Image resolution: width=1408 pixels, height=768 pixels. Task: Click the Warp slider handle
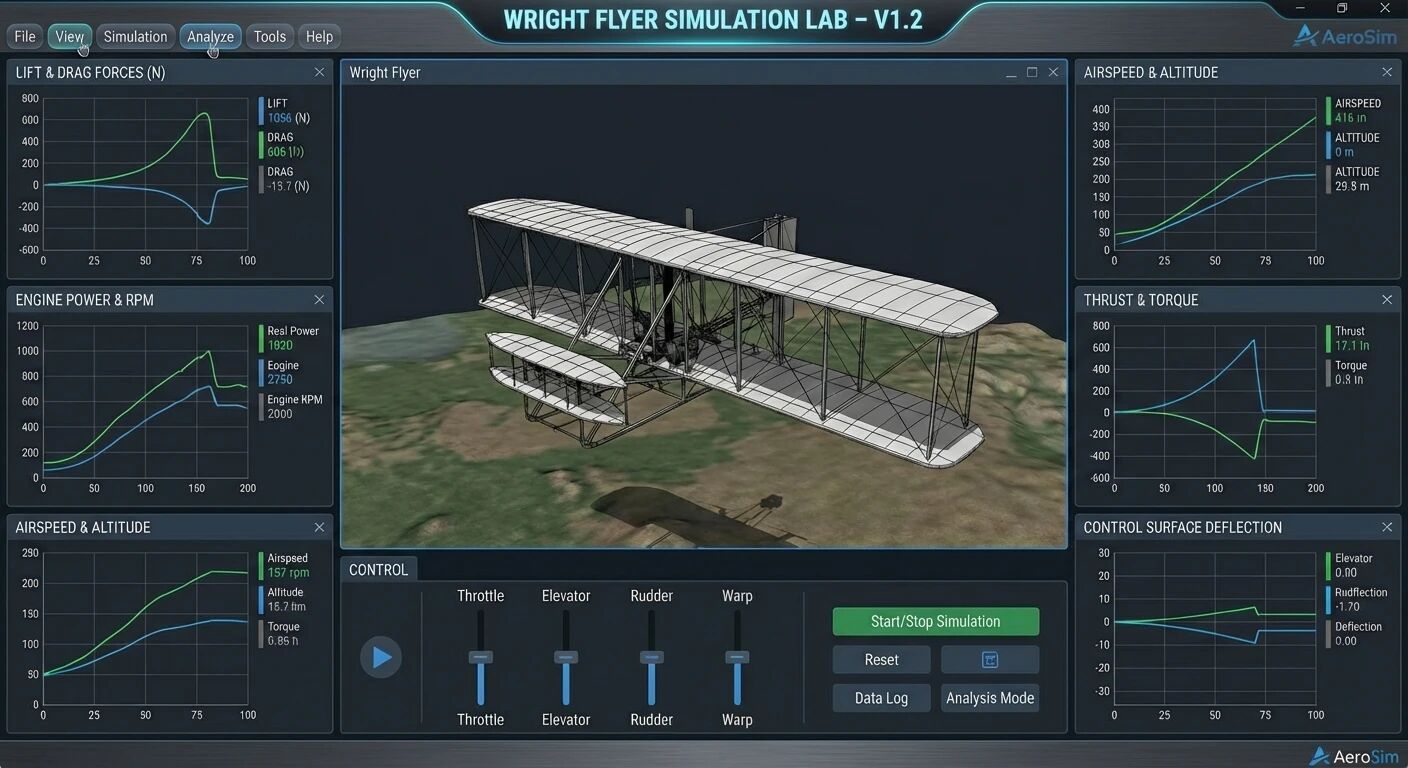coord(737,657)
